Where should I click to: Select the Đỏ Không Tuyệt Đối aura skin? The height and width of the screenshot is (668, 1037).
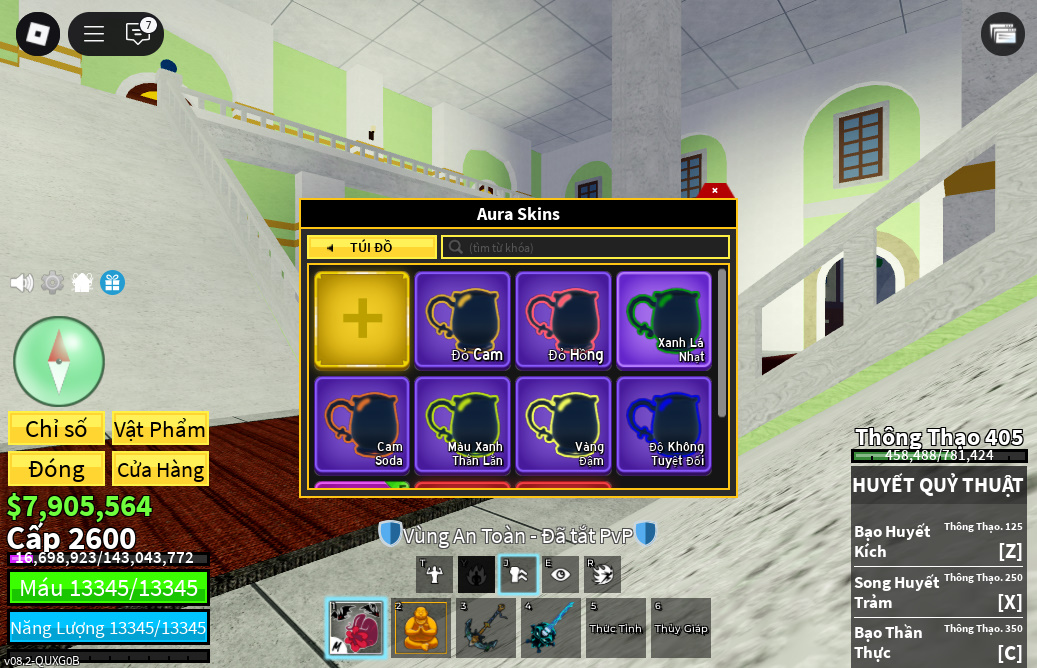click(665, 424)
